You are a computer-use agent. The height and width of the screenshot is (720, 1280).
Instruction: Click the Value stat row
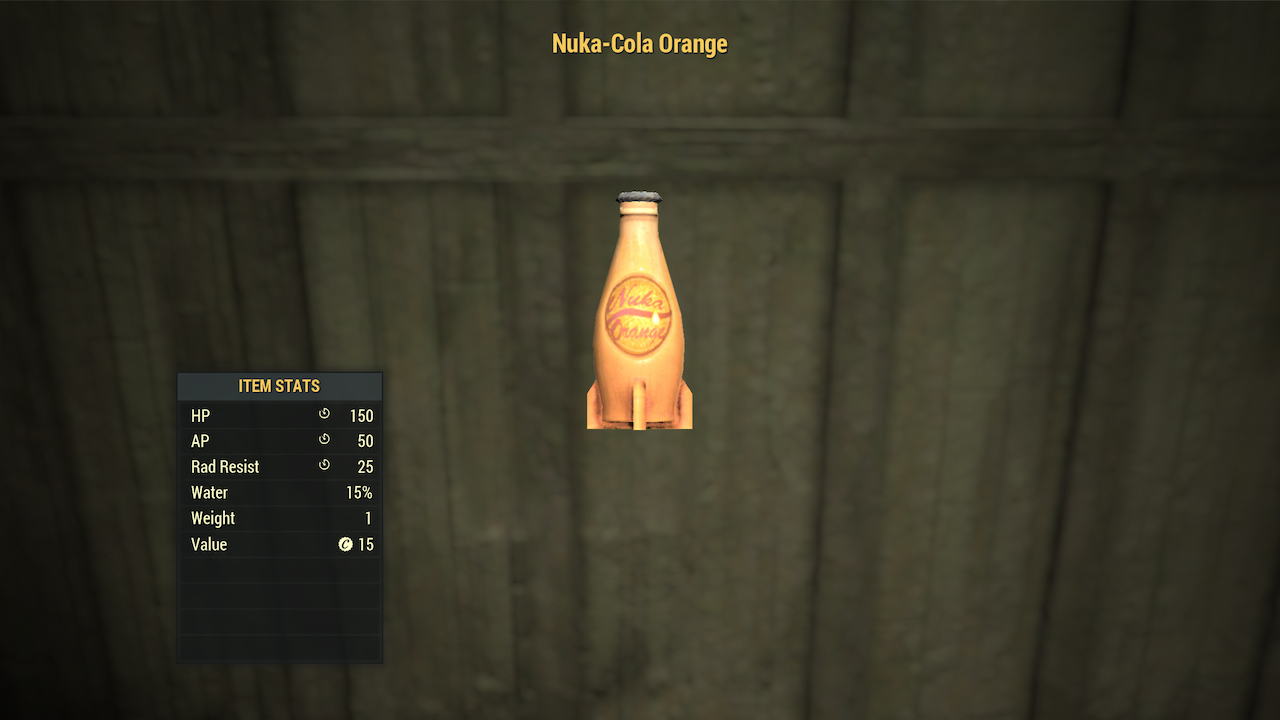tap(280, 544)
